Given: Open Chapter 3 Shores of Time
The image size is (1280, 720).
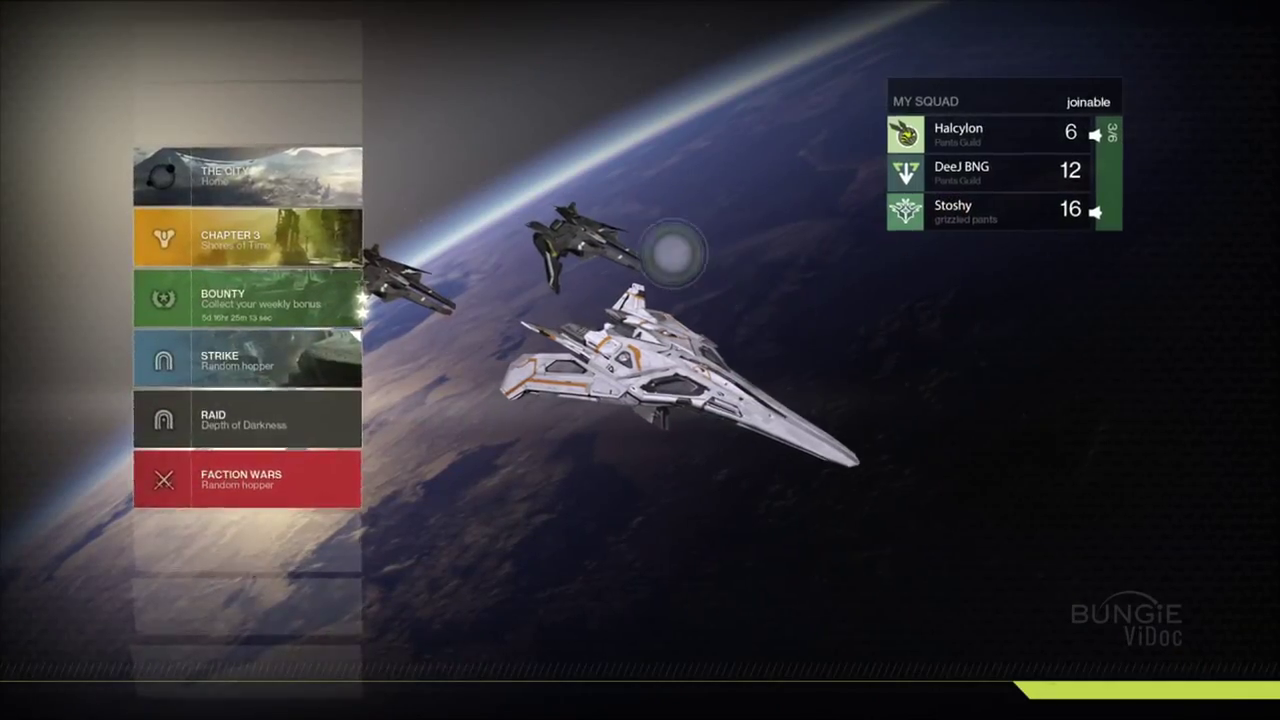Looking at the screenshot, I should (247, 239).
